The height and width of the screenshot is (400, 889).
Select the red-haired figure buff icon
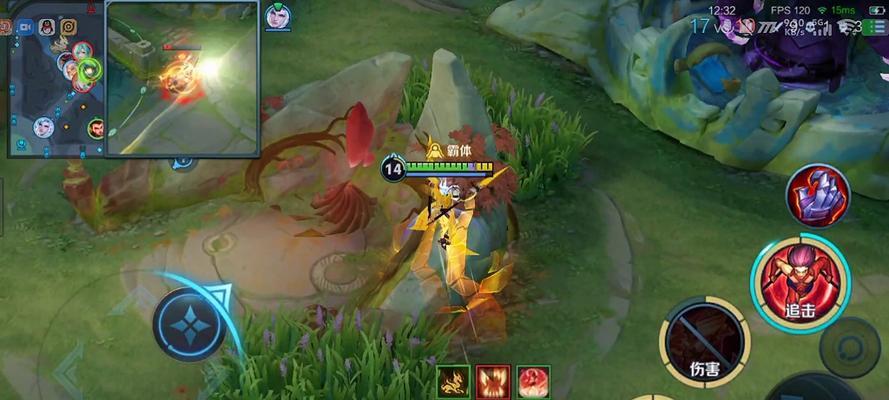(533, 381)
